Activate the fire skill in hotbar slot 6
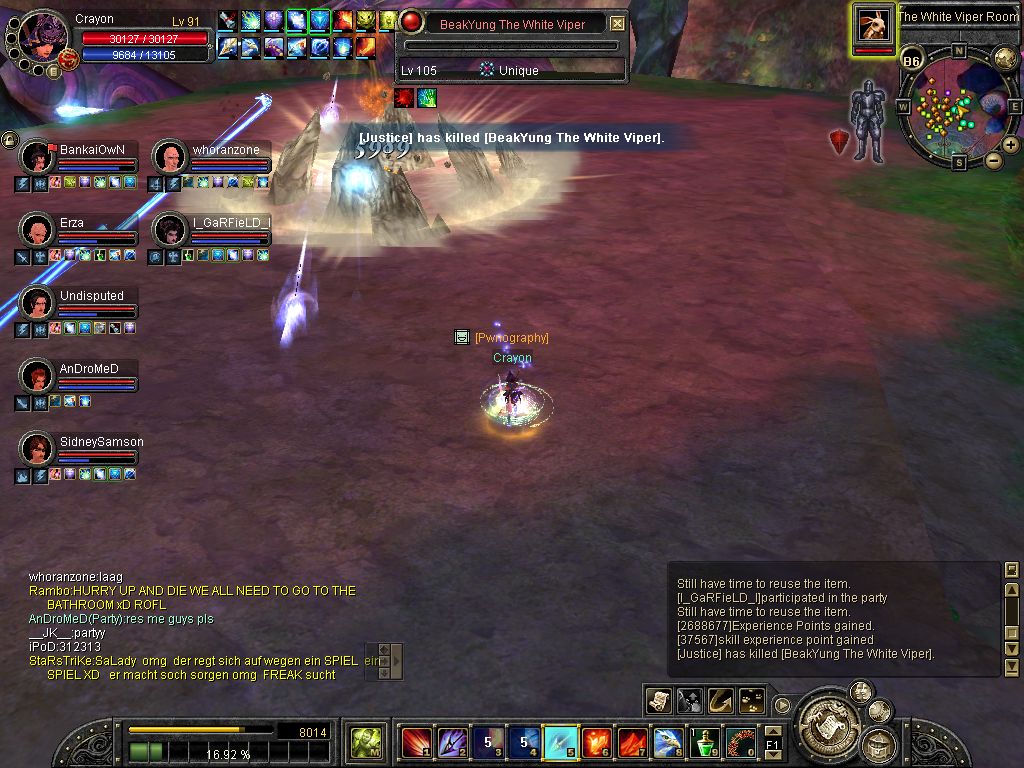The height and width of the screenshot is (768, 1024). point(596,742)
